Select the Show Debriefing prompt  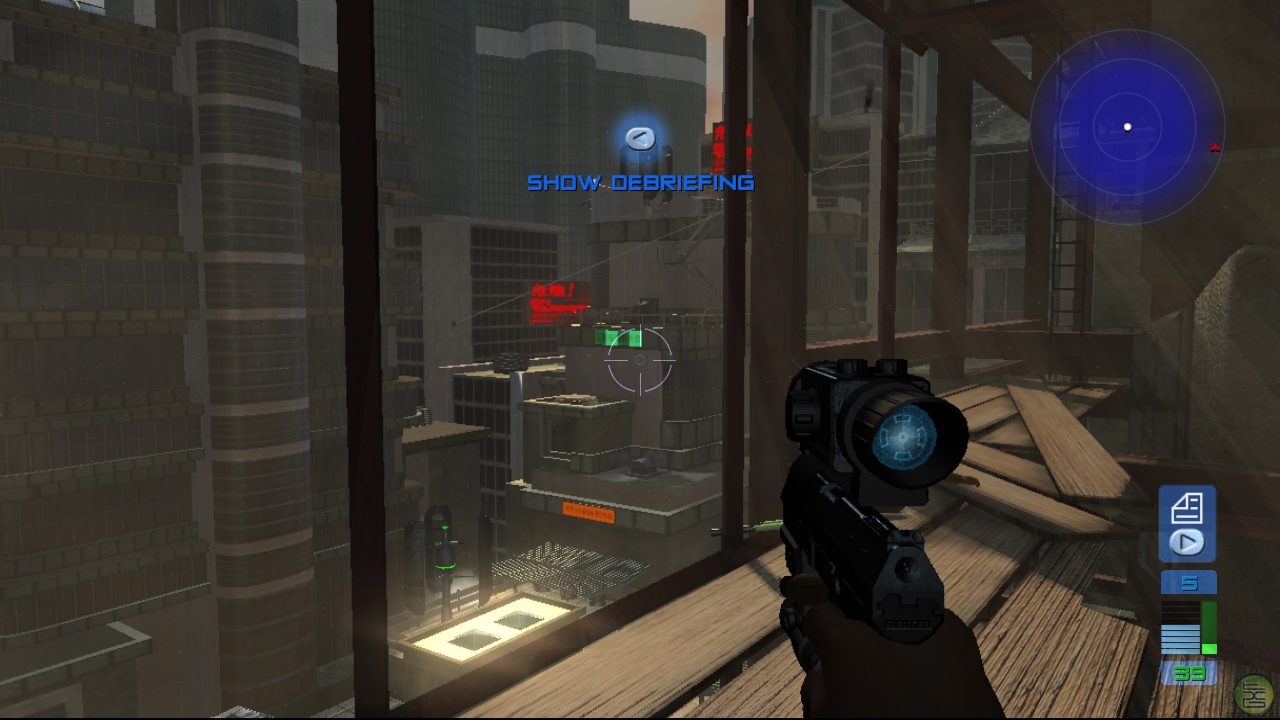tap(640, 182)
